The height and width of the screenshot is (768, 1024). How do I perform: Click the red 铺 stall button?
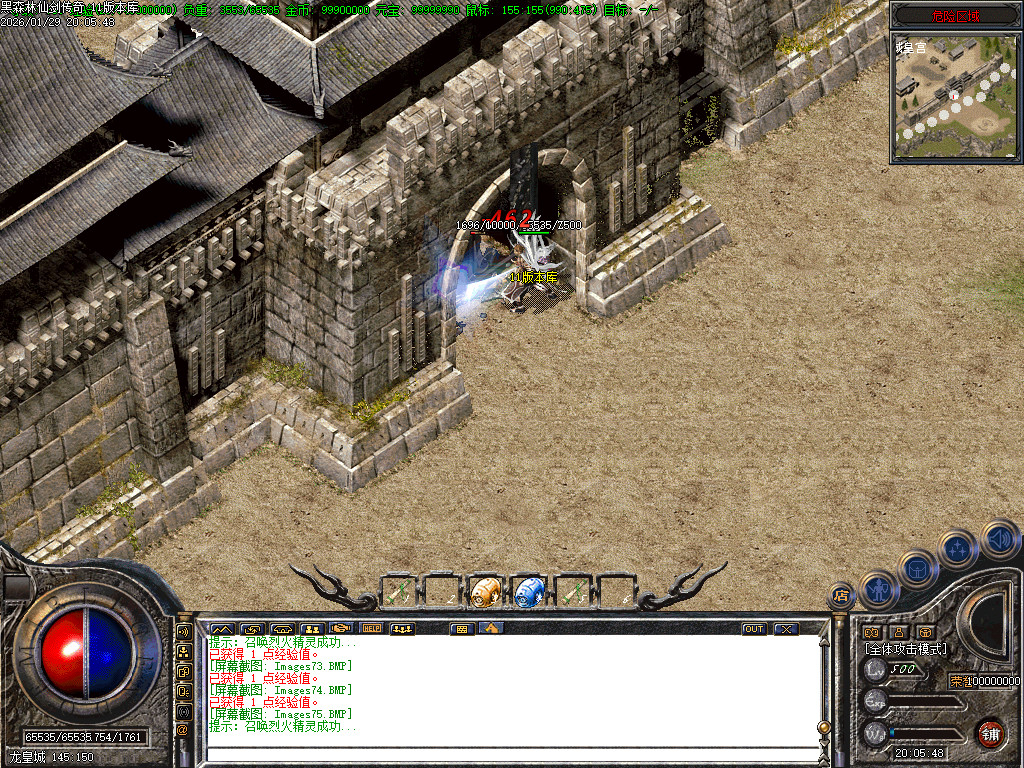click(x=990, y=733)
